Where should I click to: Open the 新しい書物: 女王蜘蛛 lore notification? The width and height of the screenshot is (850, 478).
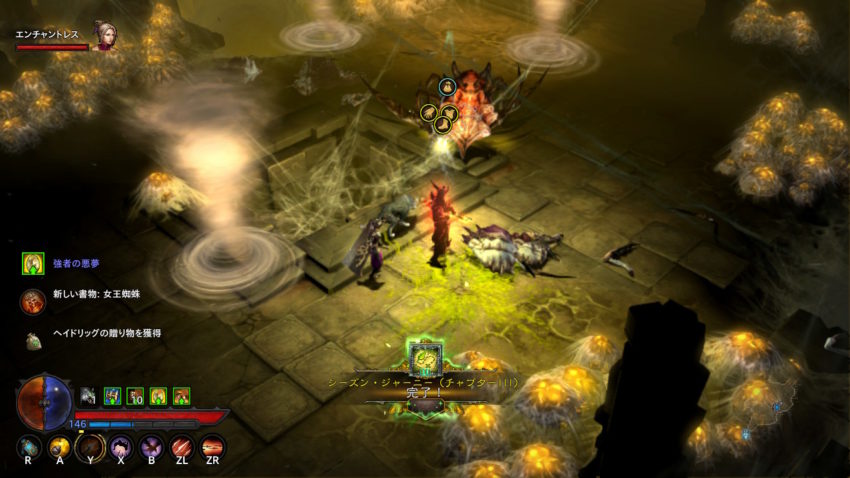tap(33, 299)
